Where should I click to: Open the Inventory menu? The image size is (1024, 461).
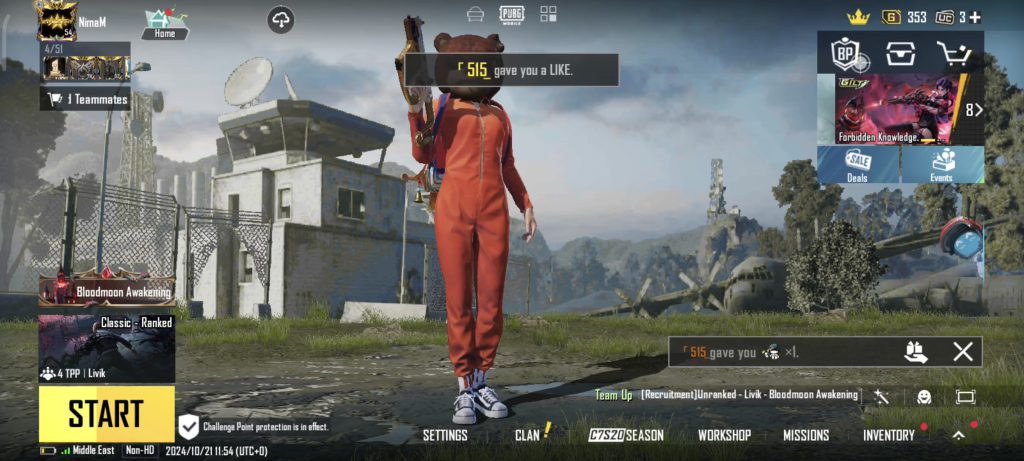pos(889,435)
